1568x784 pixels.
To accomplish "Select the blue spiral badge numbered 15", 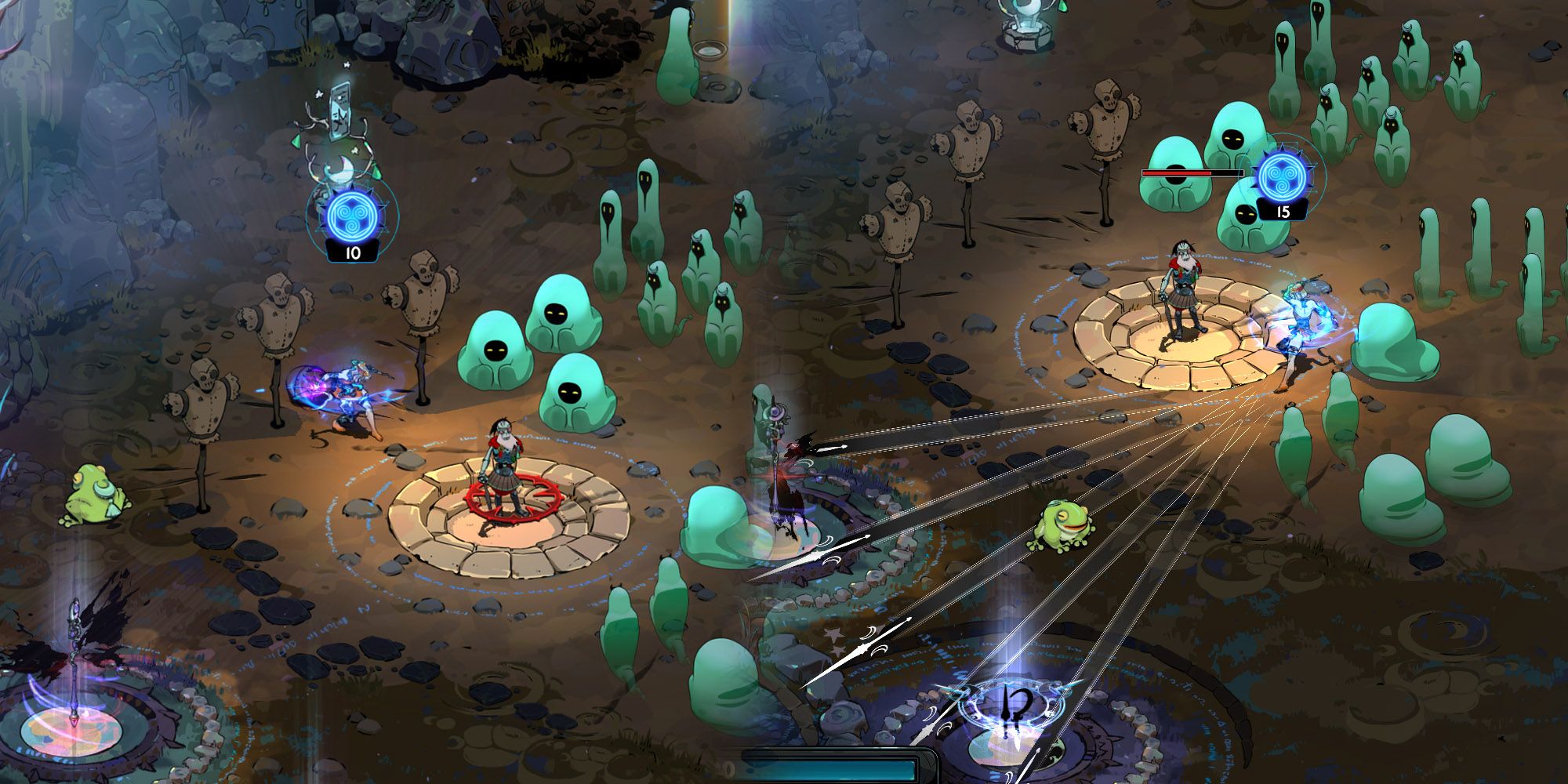I will click(1283, 180).
